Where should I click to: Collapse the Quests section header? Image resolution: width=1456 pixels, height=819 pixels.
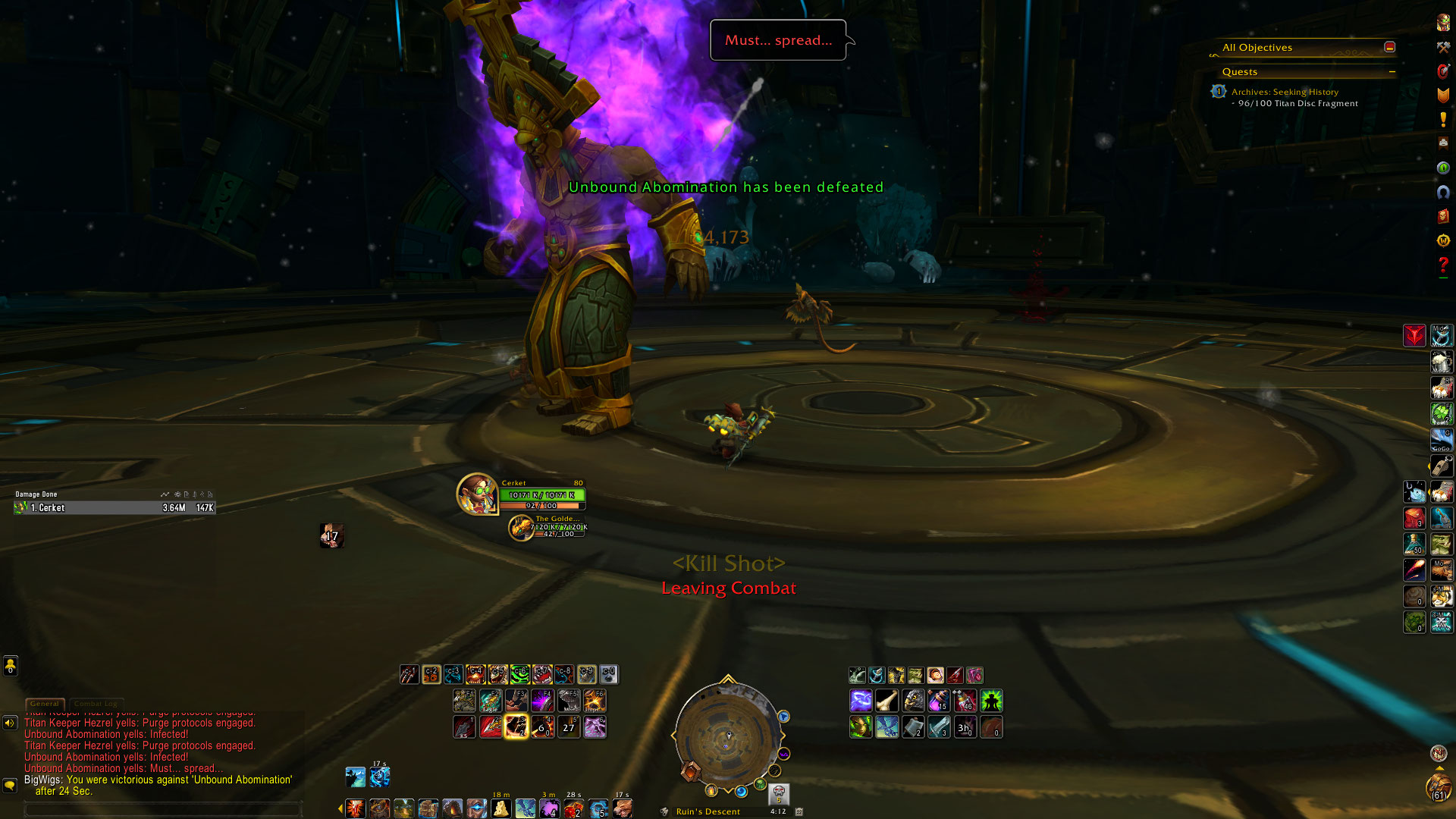pyautogui.click(x=1392, y=72)
